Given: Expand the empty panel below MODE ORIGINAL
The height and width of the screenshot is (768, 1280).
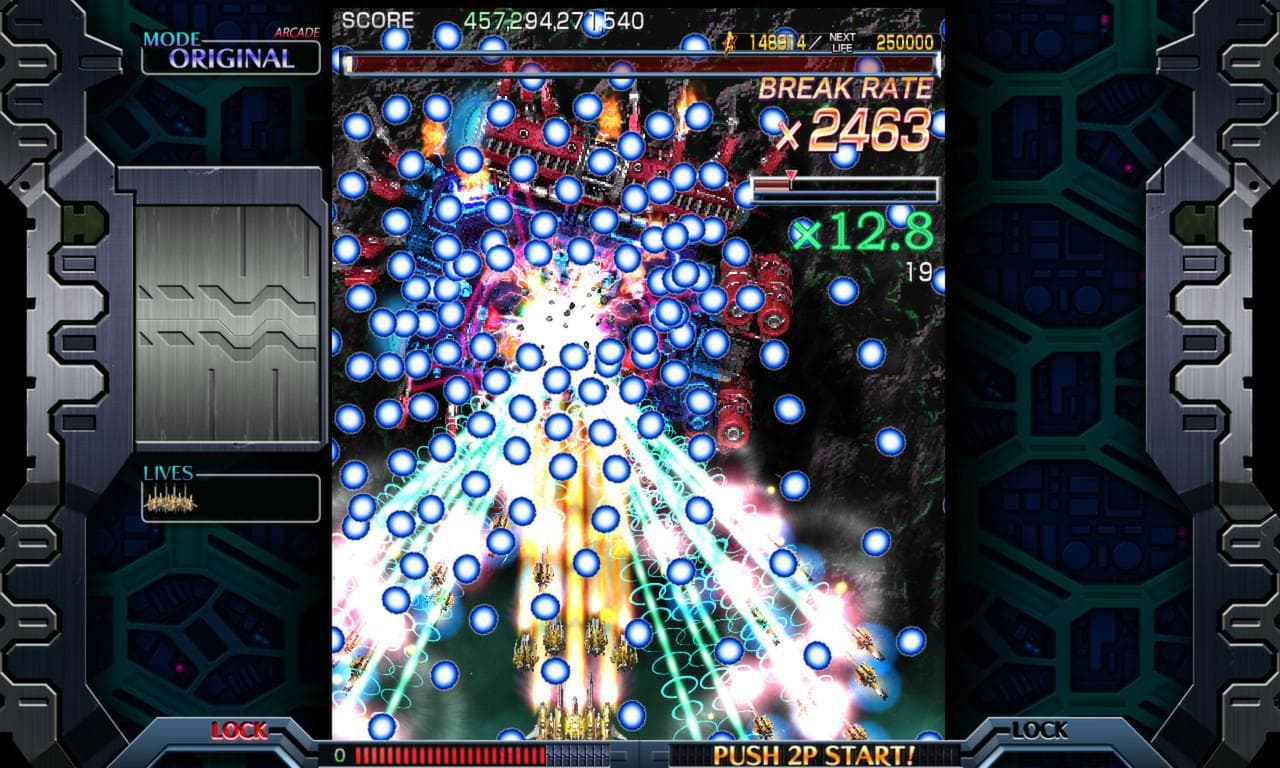Looking at the screenshot, I should point(225,310).
